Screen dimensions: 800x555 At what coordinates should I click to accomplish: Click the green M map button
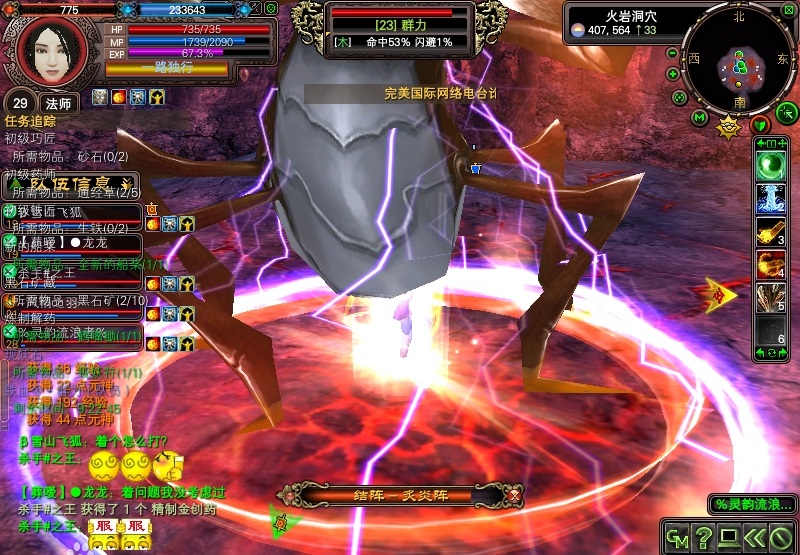click(x=699, y=118)
